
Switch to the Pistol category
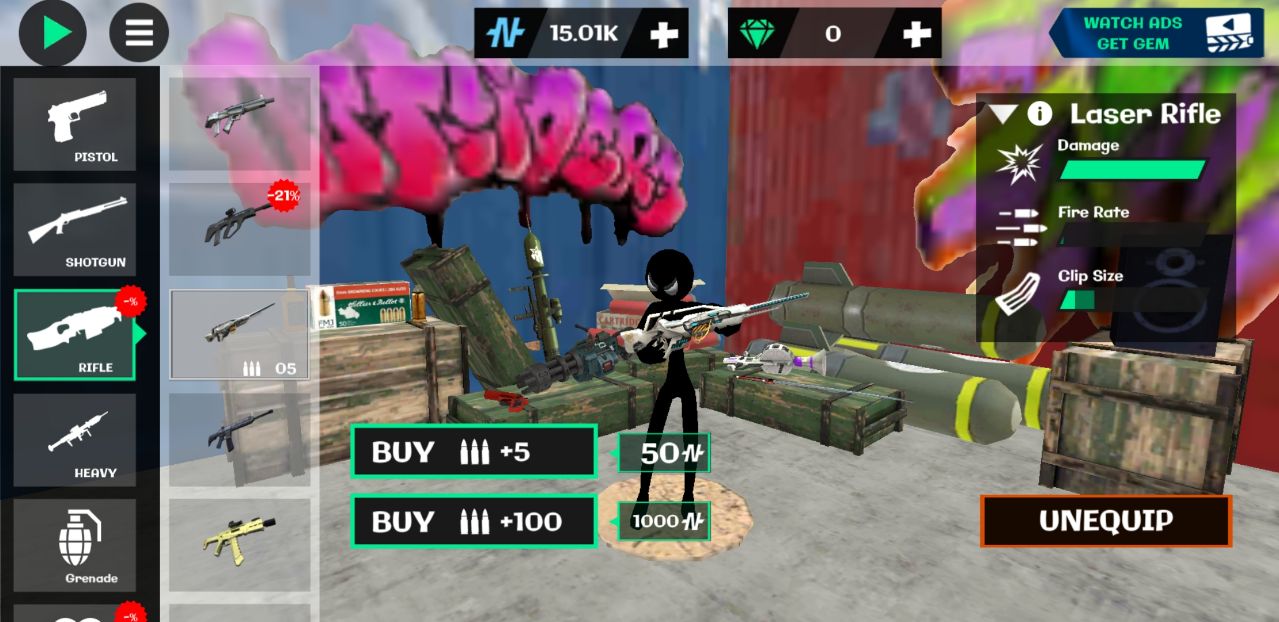coord(75,125)
